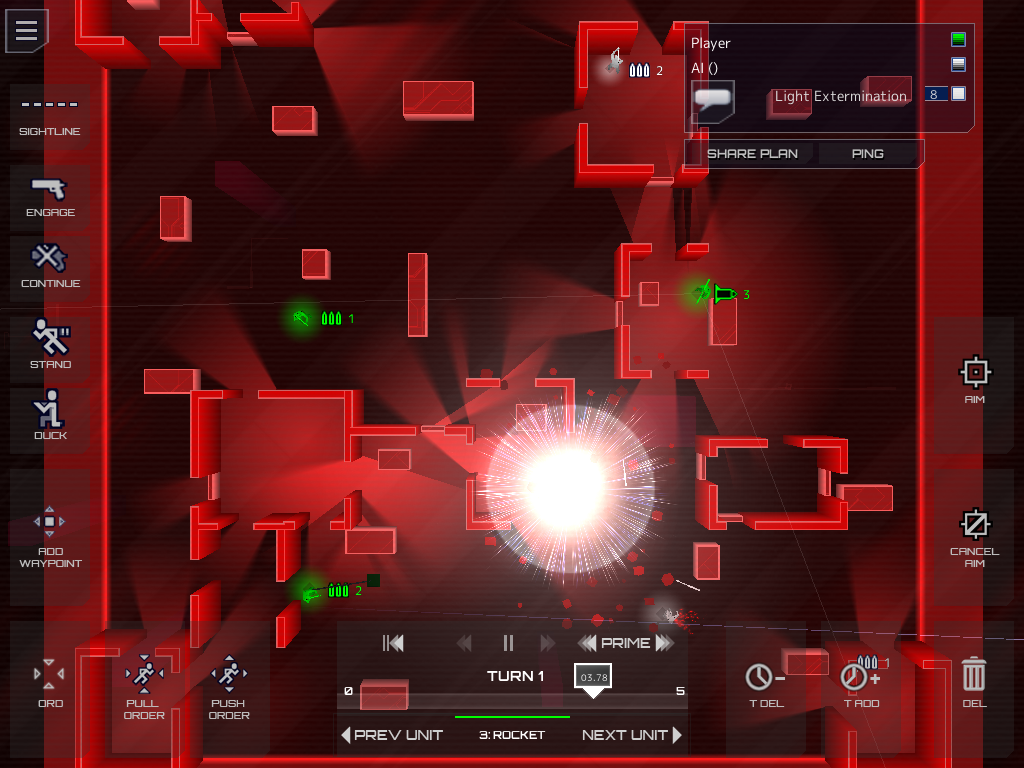The width and height of the screenshot is (1024, 768).
Task: Open the hamburger menu
Action: tap(27, 30)
